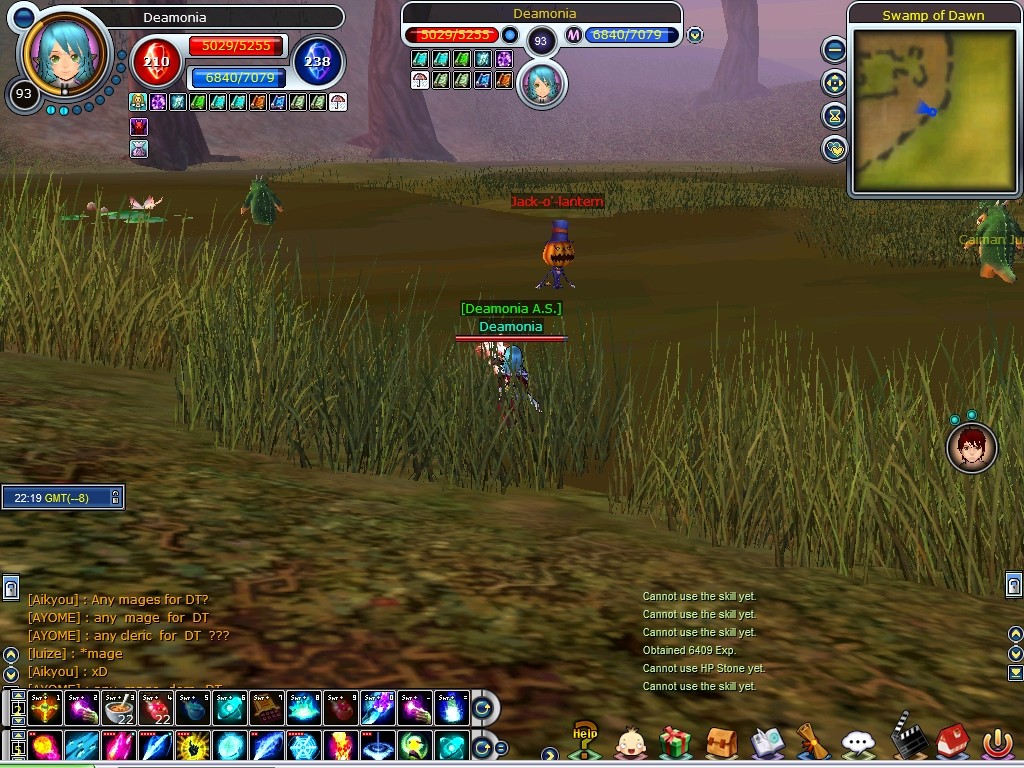Click the red-roofed house icon
The image size is (1024, 768).
click(951, 742)
